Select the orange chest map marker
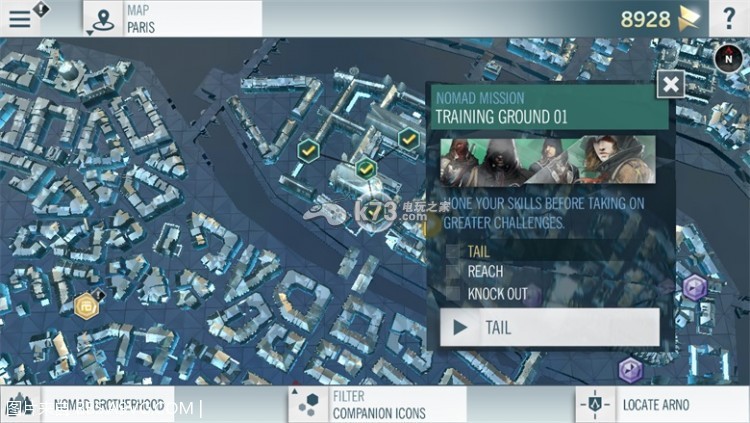This screenshot has height=423, width=750. [x=87, y=302]
